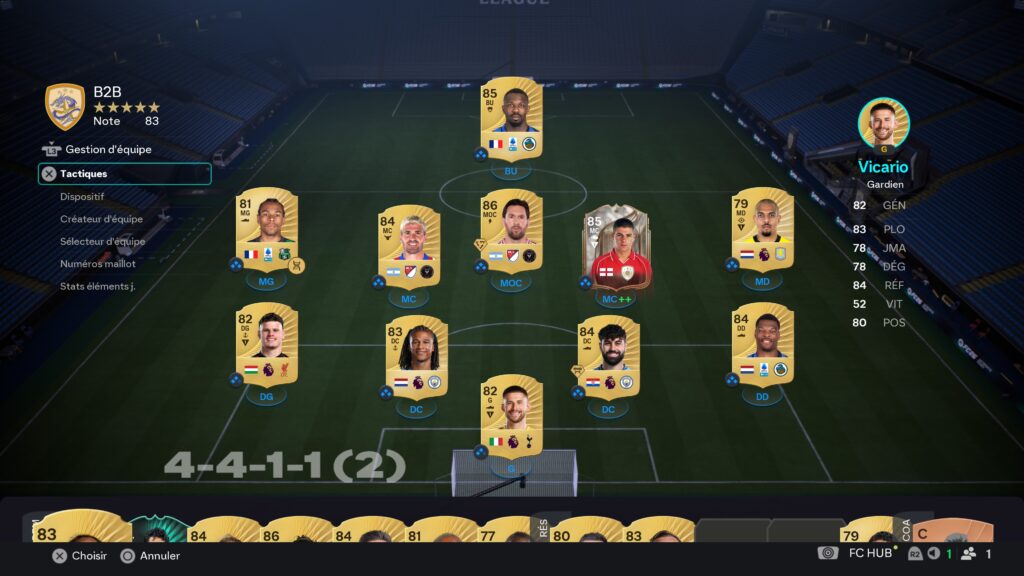Select the 85-rated England MC++ card
Screen dimensions: 1024x576
616,248
